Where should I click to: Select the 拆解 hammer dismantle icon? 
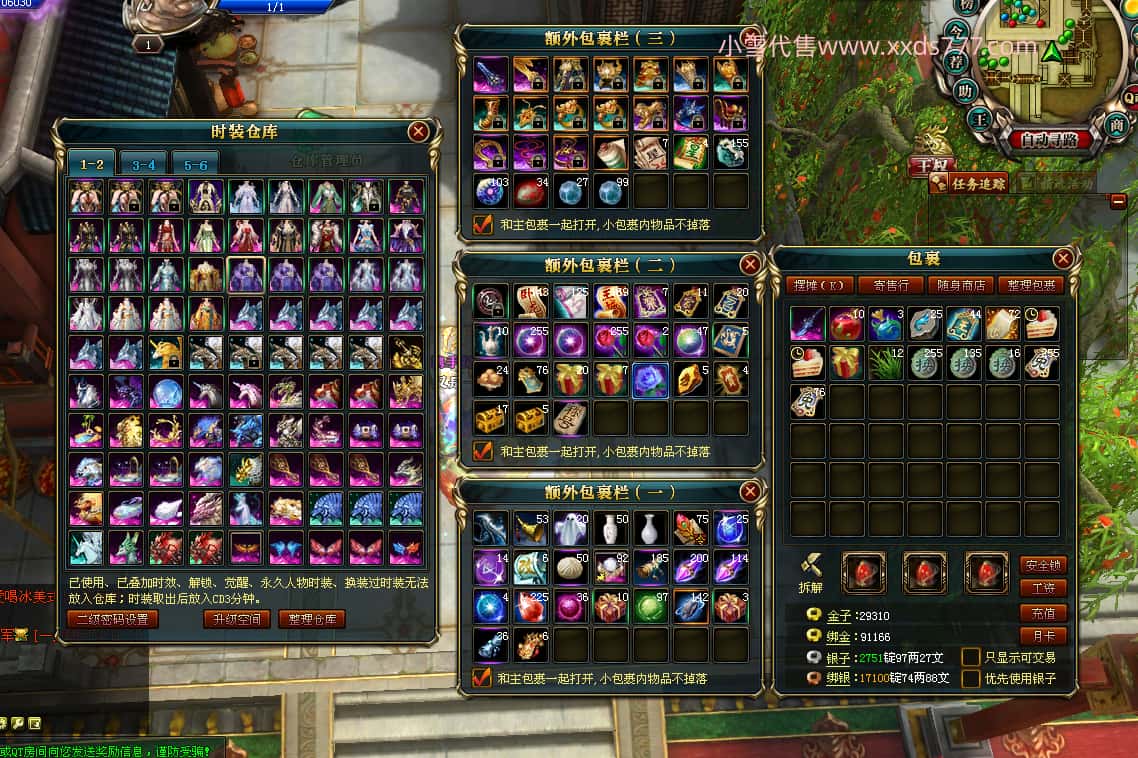pyautogui.click(x=812, y=568)
